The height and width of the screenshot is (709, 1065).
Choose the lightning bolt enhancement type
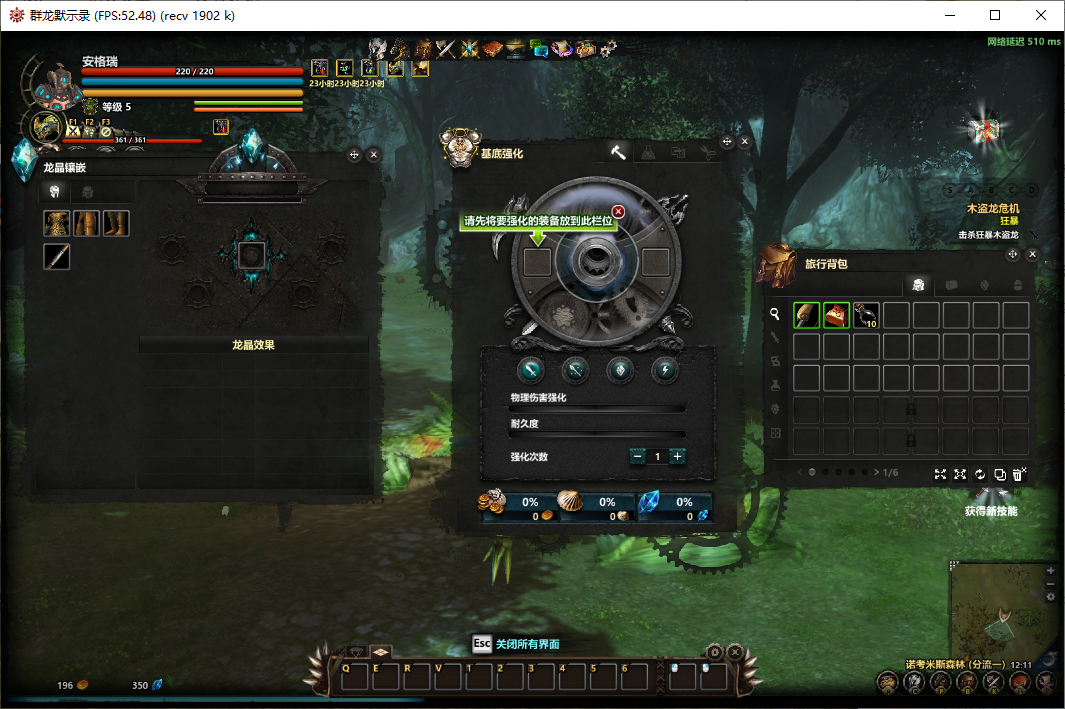click(x=665, y=370)
